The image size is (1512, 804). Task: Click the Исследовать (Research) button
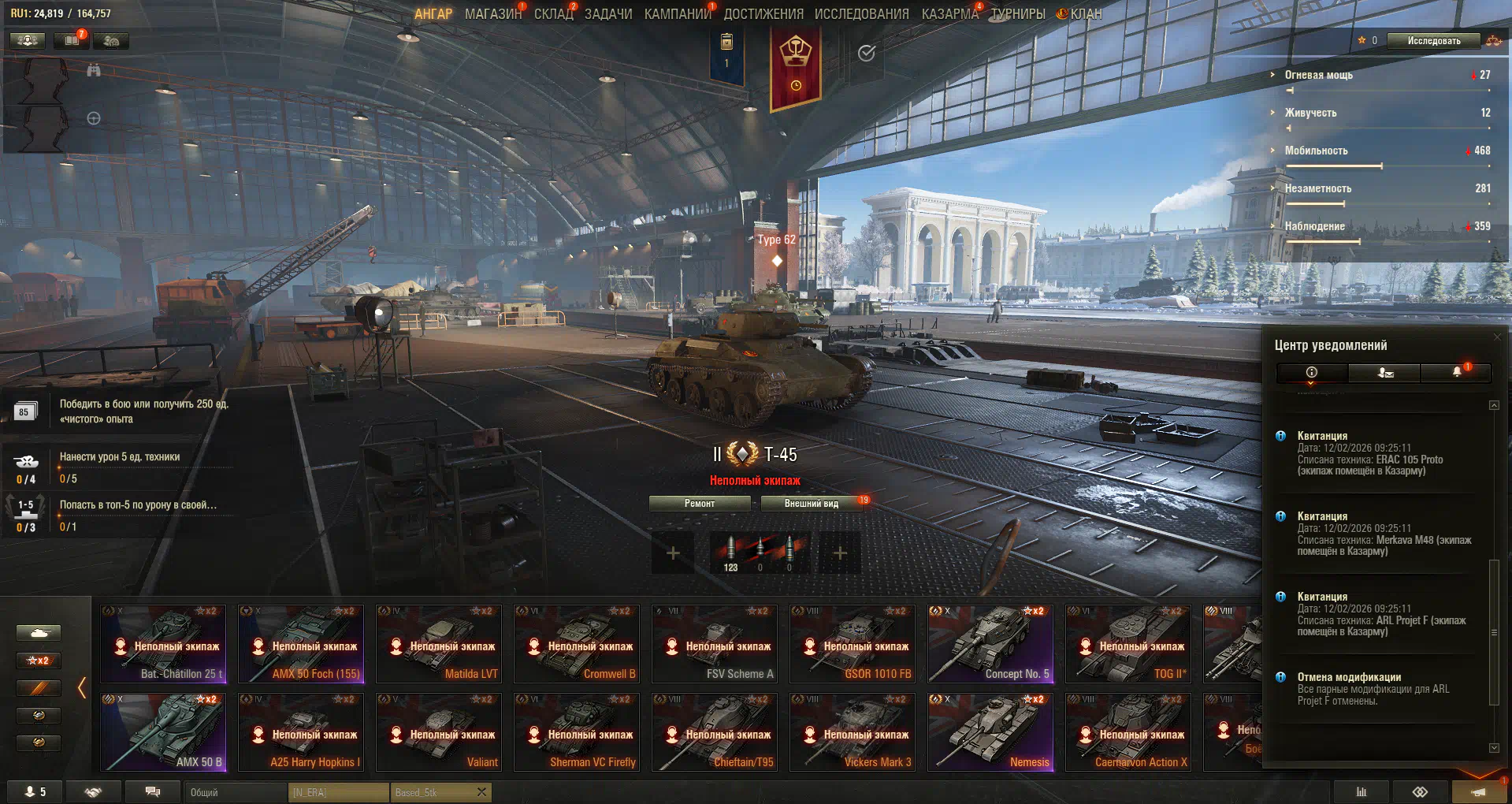point(1433,41)
